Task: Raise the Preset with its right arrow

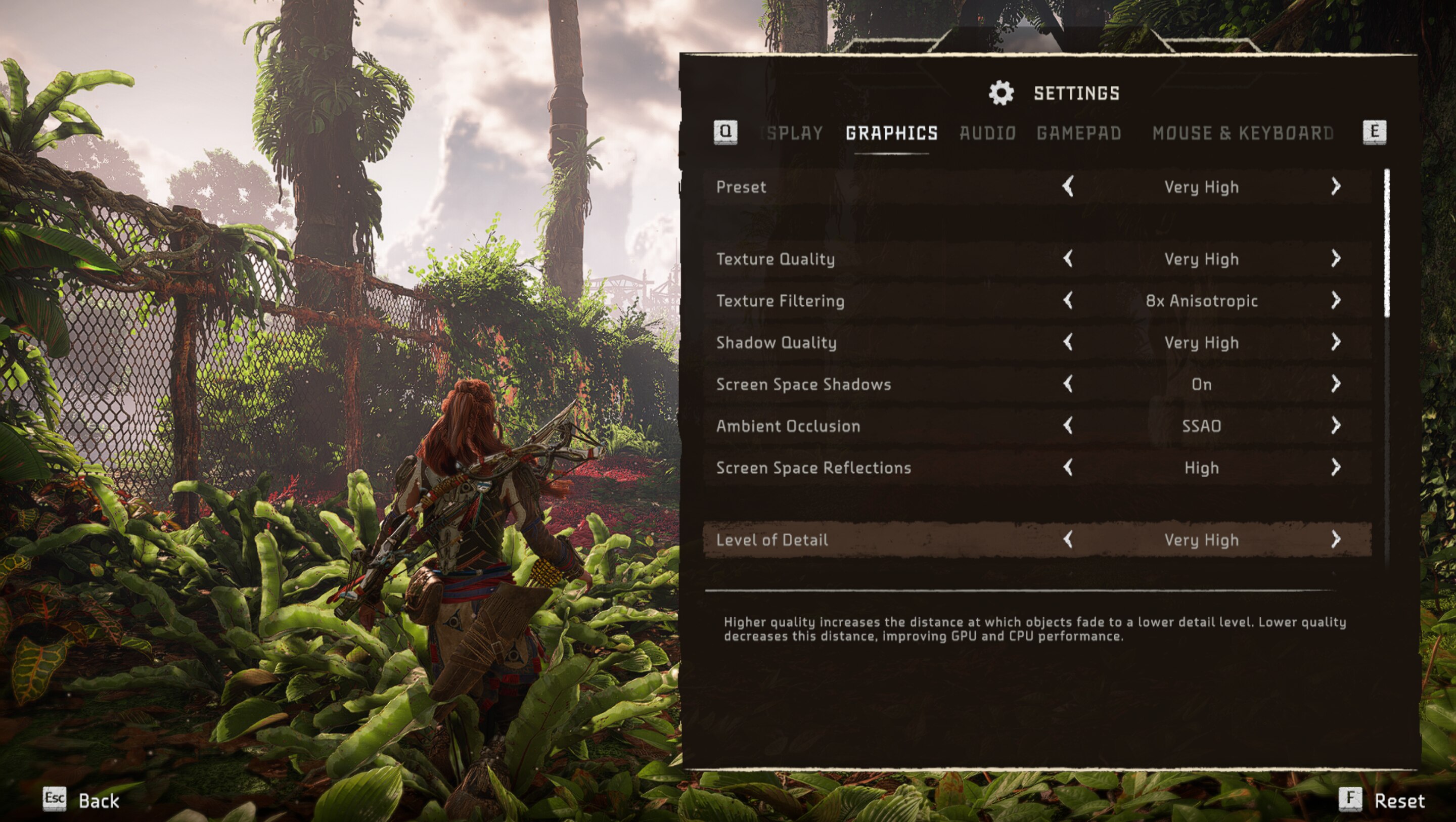Action: [x=1335, y=187]
